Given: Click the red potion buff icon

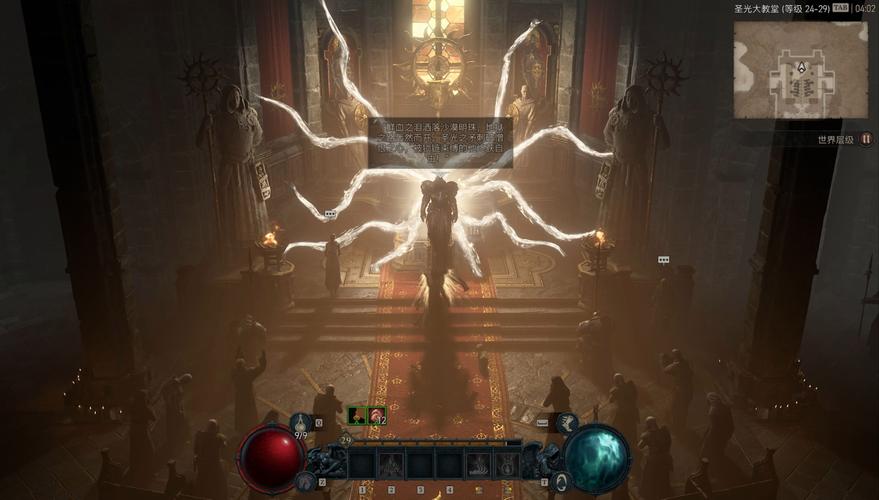Looking at the screenshot, I should point(356,415).
